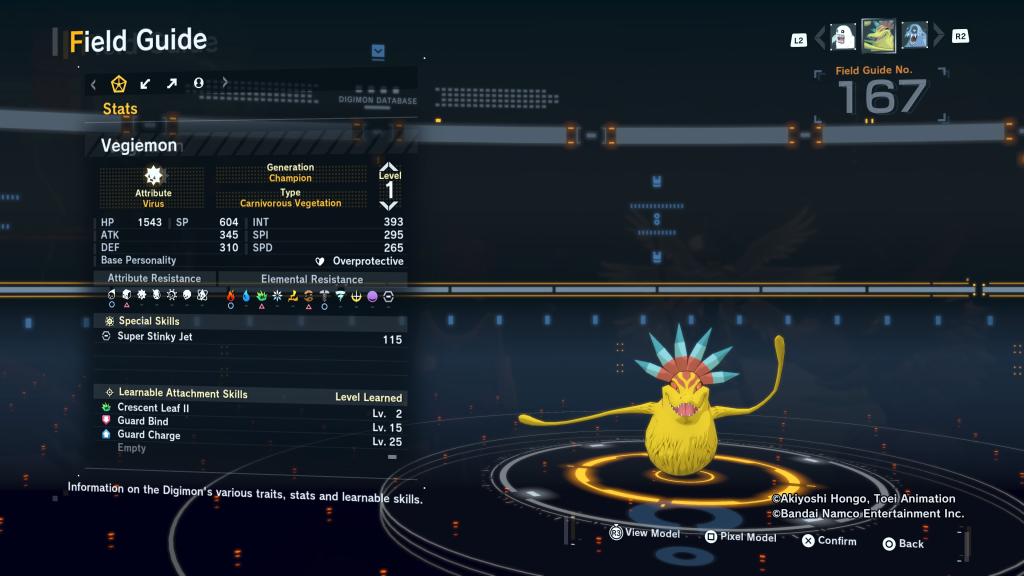The height and width of the screenshot is (576, 1024).
Task: Switch to the down-left arrow tab
Action: tap(146, 84)
